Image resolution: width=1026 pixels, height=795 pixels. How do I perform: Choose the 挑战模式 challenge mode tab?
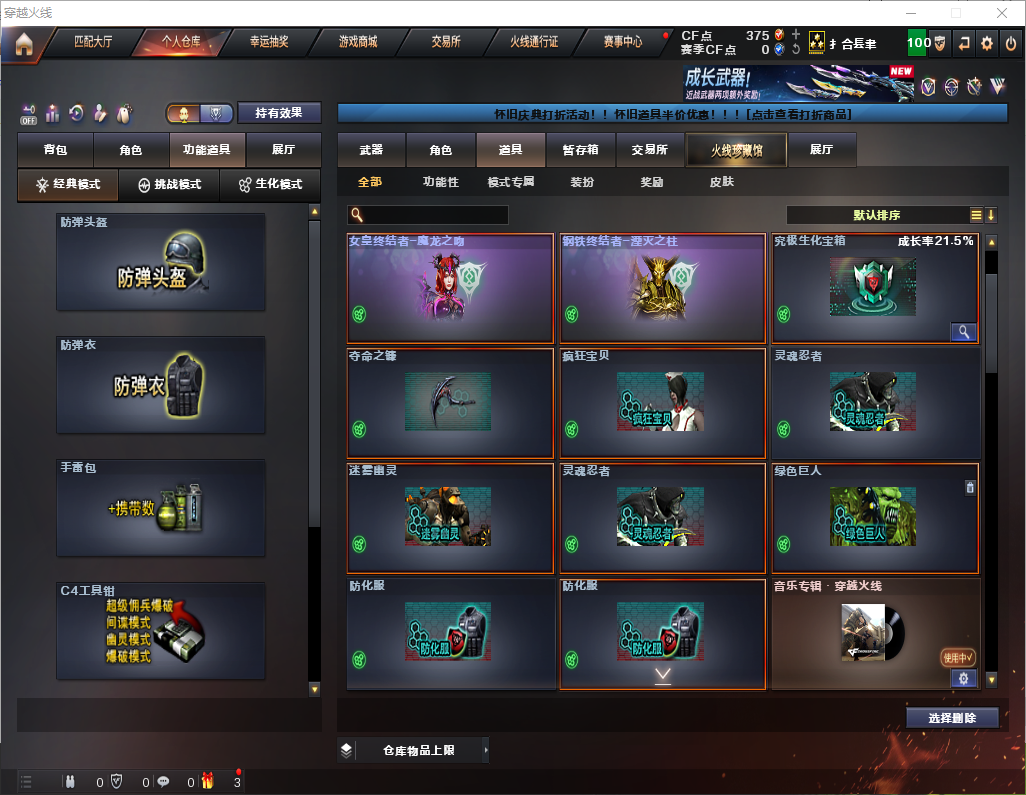(x=169, y=185)
